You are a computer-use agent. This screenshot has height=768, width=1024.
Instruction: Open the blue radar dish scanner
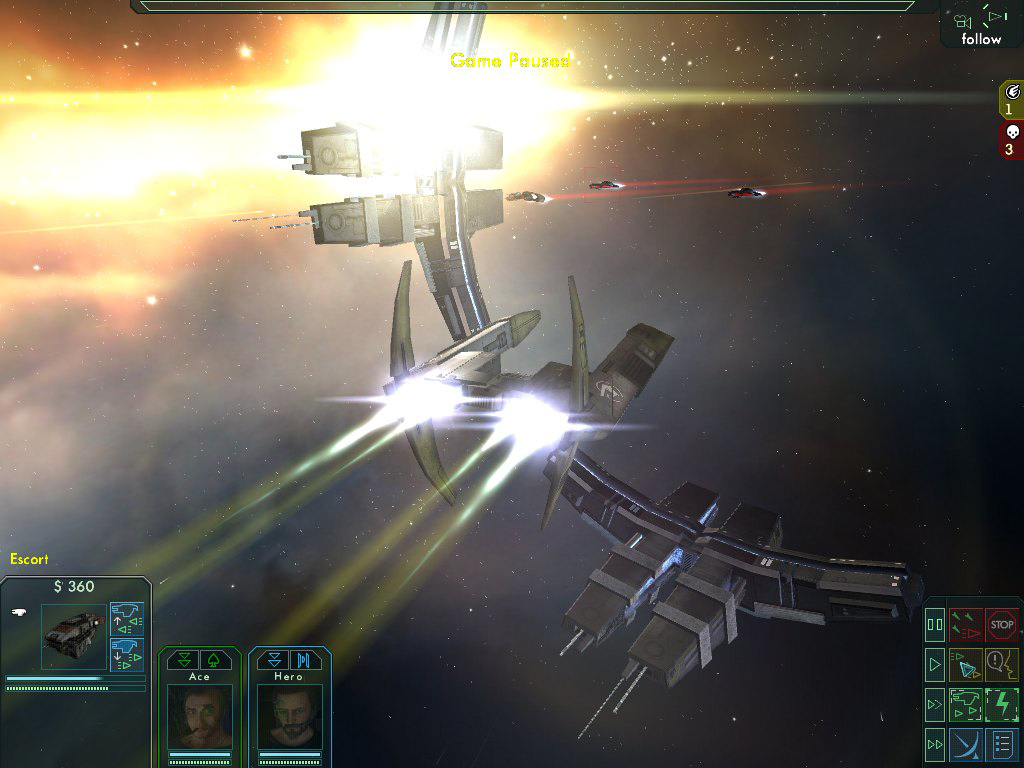tap(966, 744)
